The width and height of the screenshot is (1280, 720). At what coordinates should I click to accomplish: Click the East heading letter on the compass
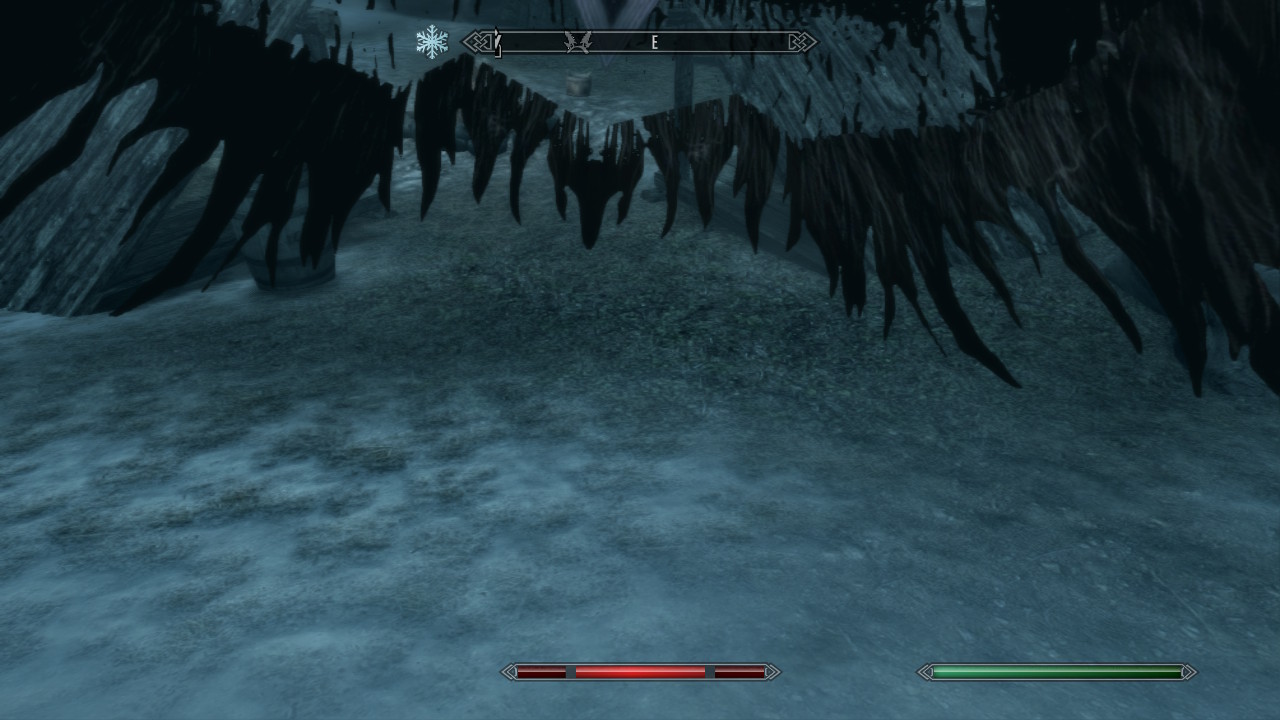pyautogui.click(x=655, y=43)
